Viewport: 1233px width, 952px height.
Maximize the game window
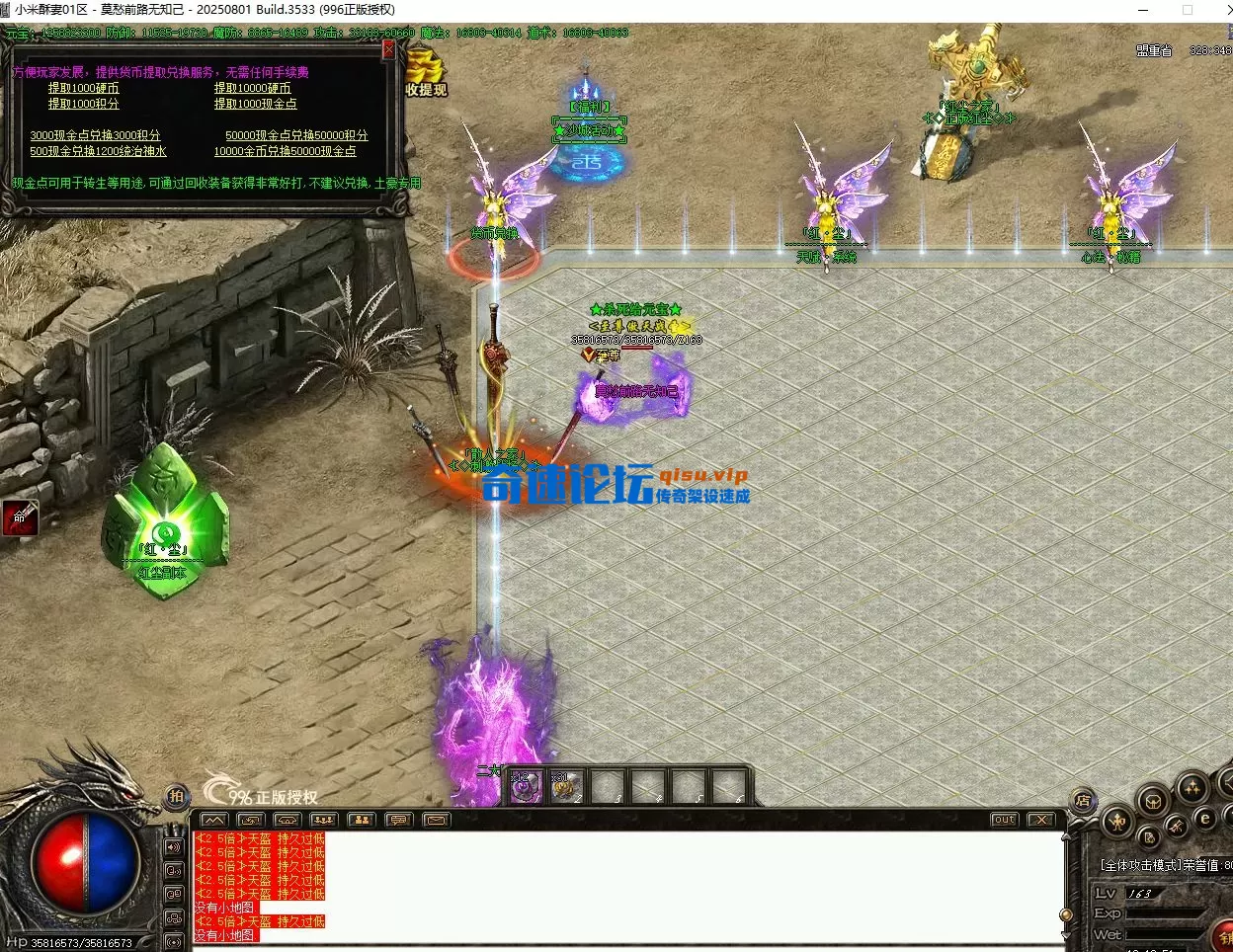[1187, 10]
